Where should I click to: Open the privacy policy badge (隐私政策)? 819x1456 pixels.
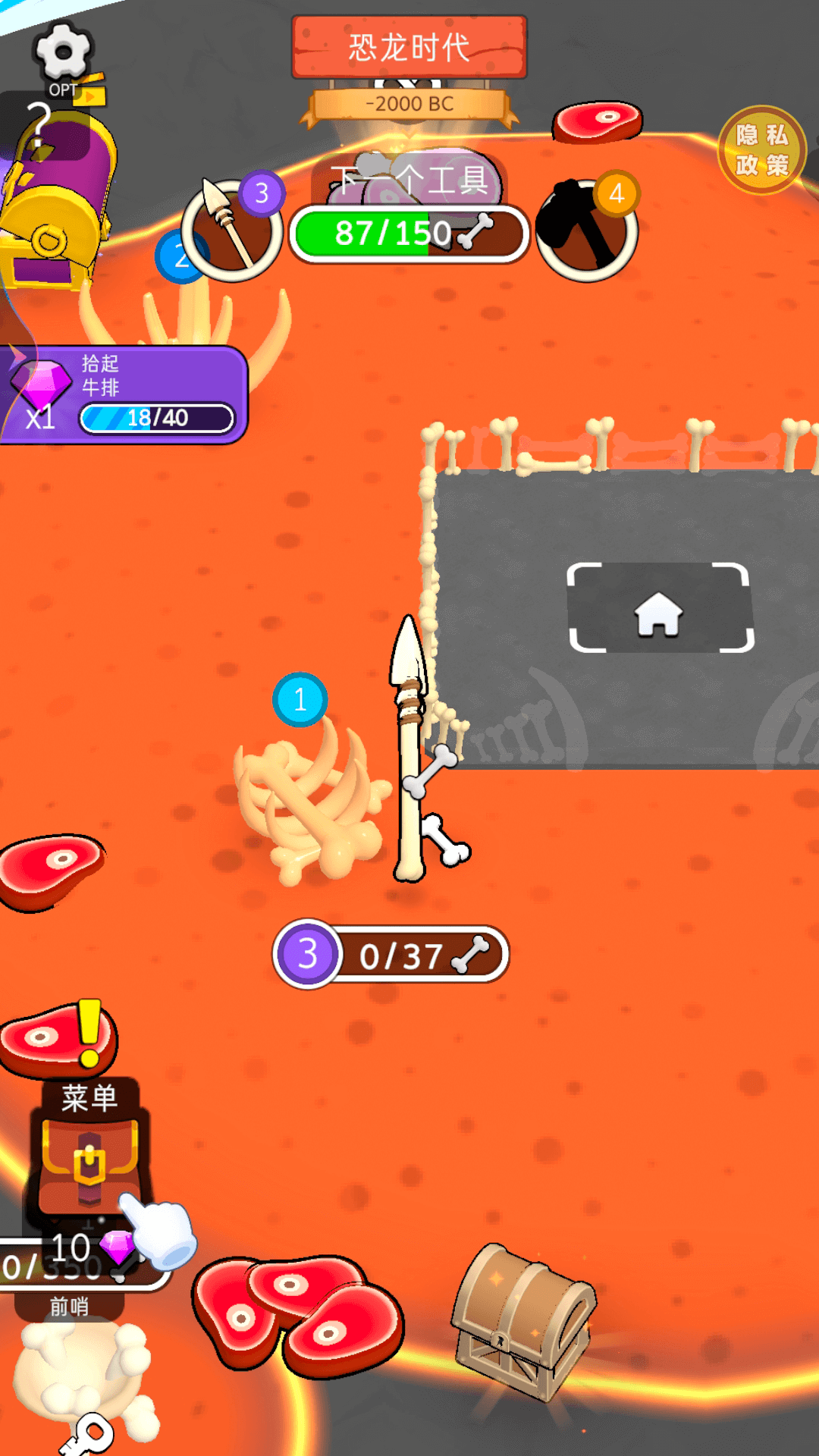pyautogui.click(x=761, y=150)
